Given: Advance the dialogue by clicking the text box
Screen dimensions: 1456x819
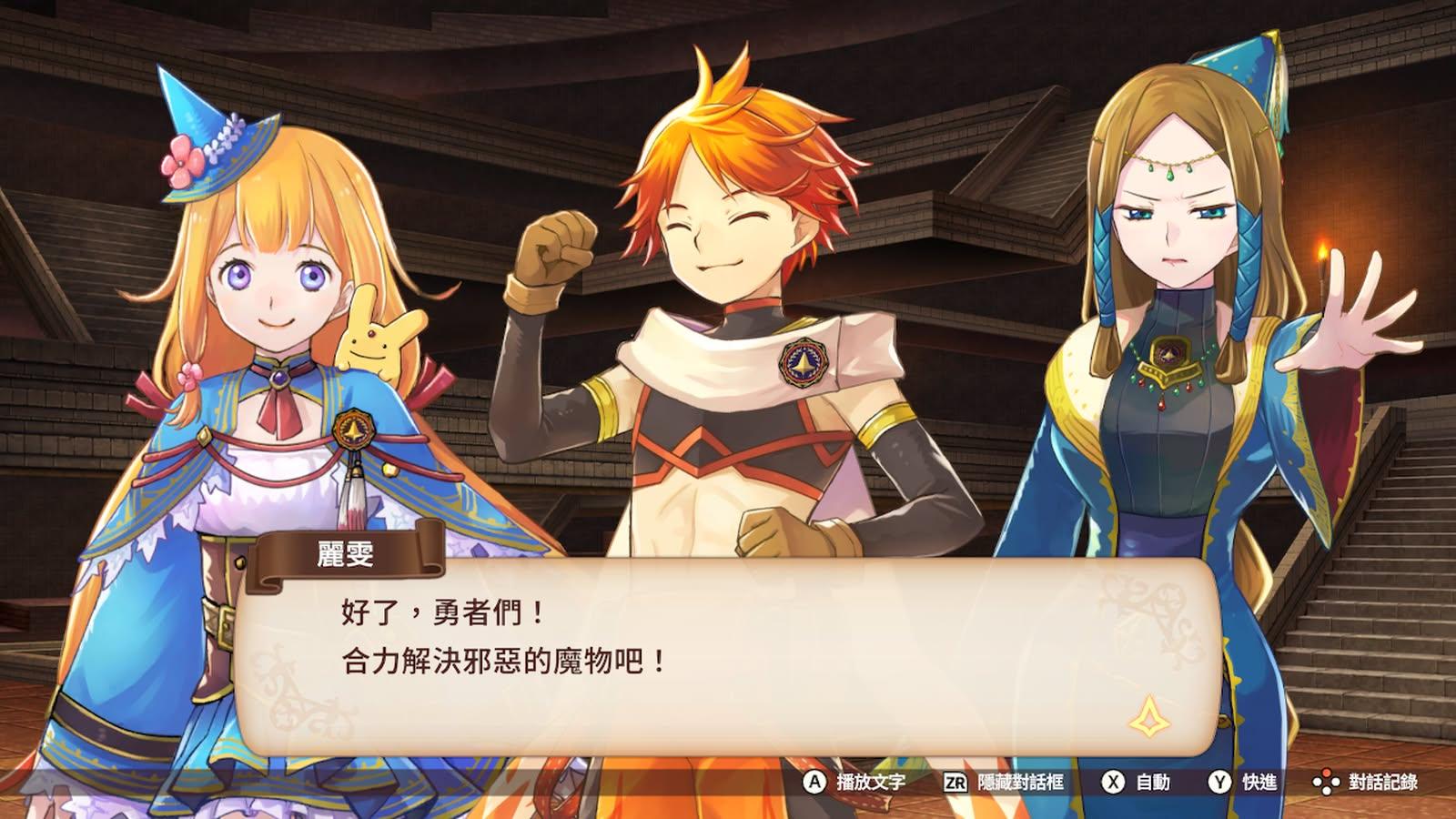Looking at the screenshot, I should pos(728,657).
